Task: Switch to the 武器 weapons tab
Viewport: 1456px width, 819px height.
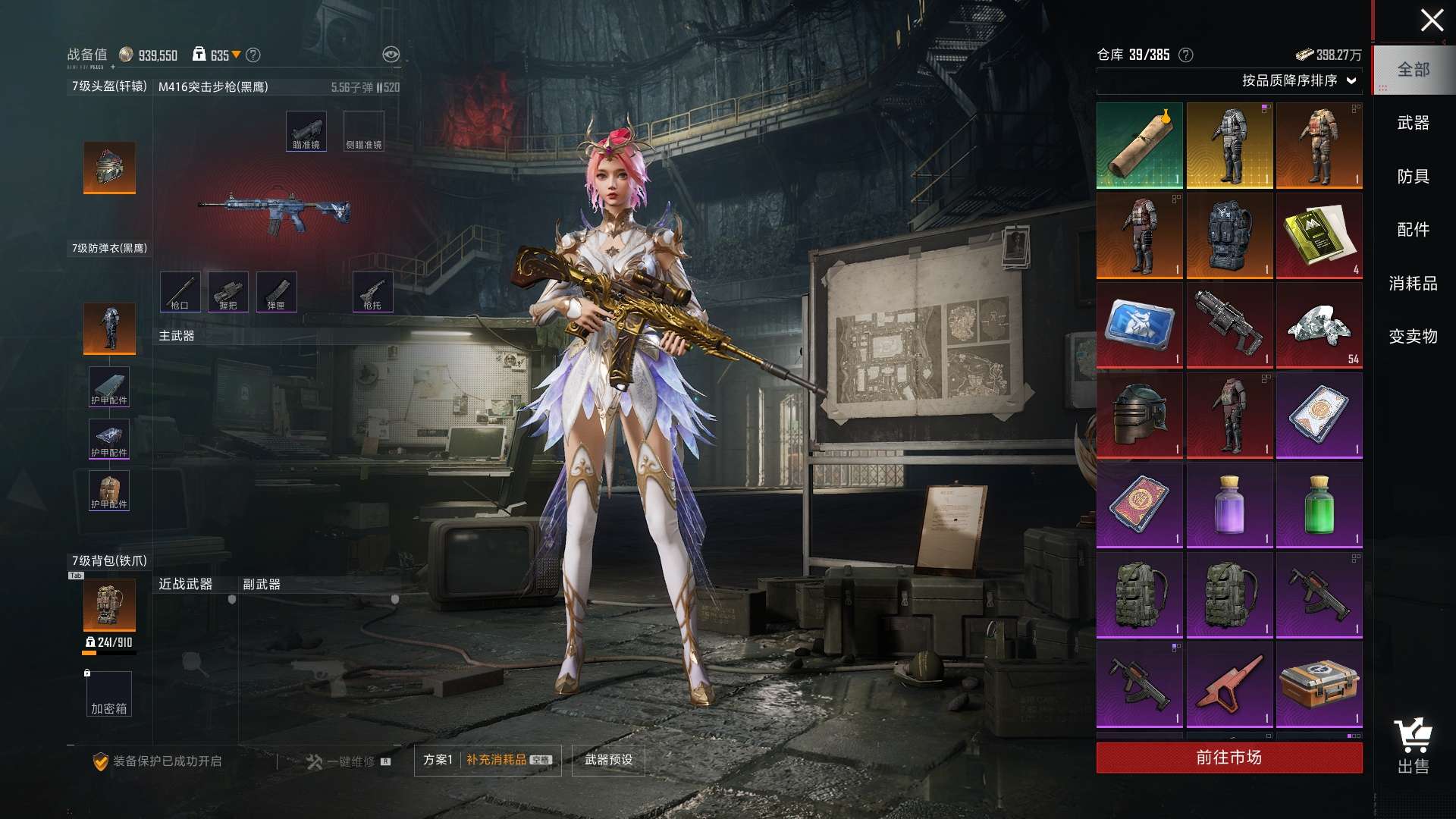Action: coord(1413,123)
